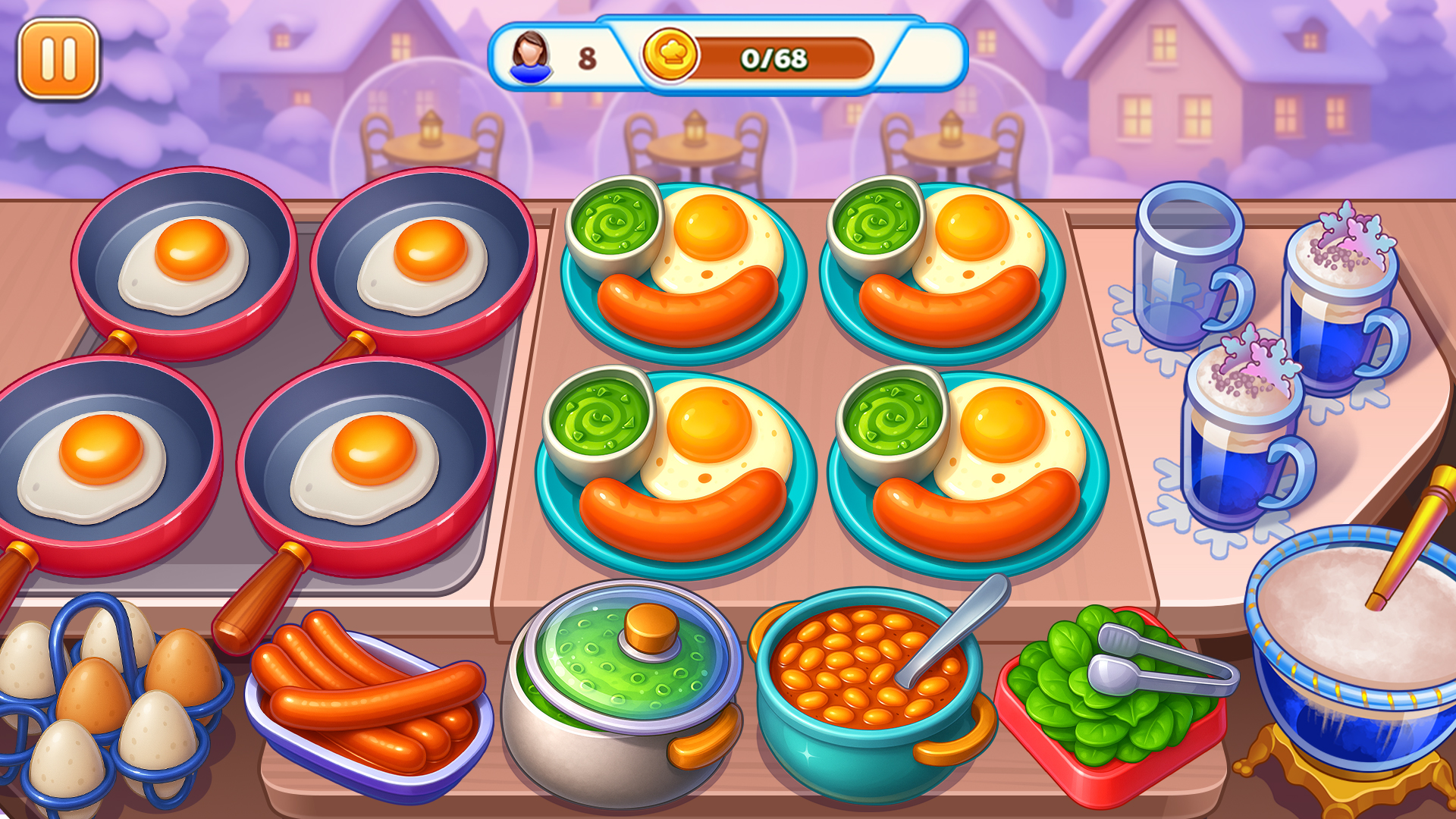Pause the game with the orange button
Image resolution: width=1456 pixels, height=819 pixels.
(58, 59)
